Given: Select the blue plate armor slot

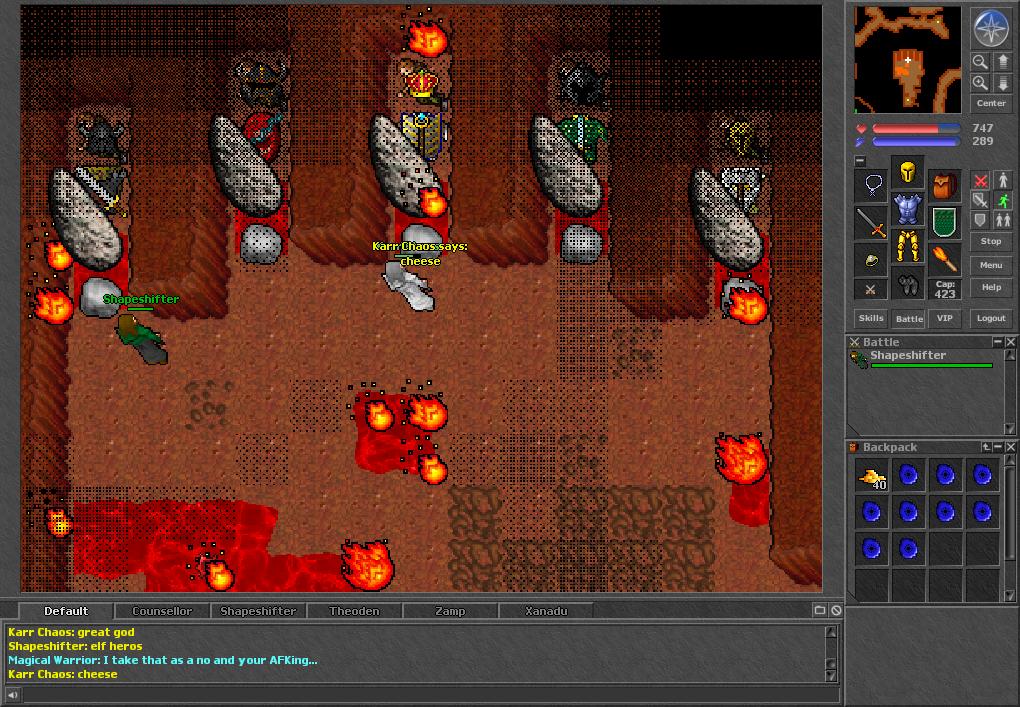Looking at the screenshot, I should tap(908, 209).
